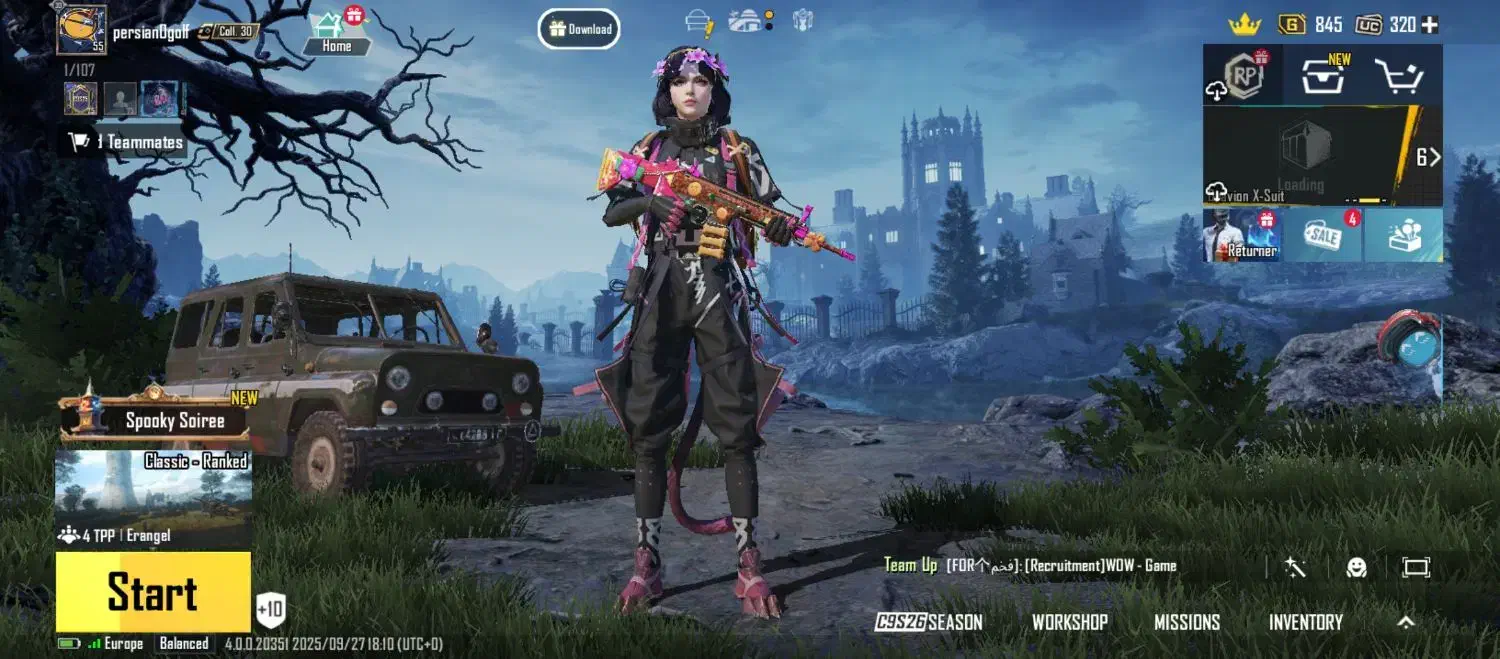Open the Team Up recruitment chat
Screen dimensions: 1500x659
tap(1030, 566)
